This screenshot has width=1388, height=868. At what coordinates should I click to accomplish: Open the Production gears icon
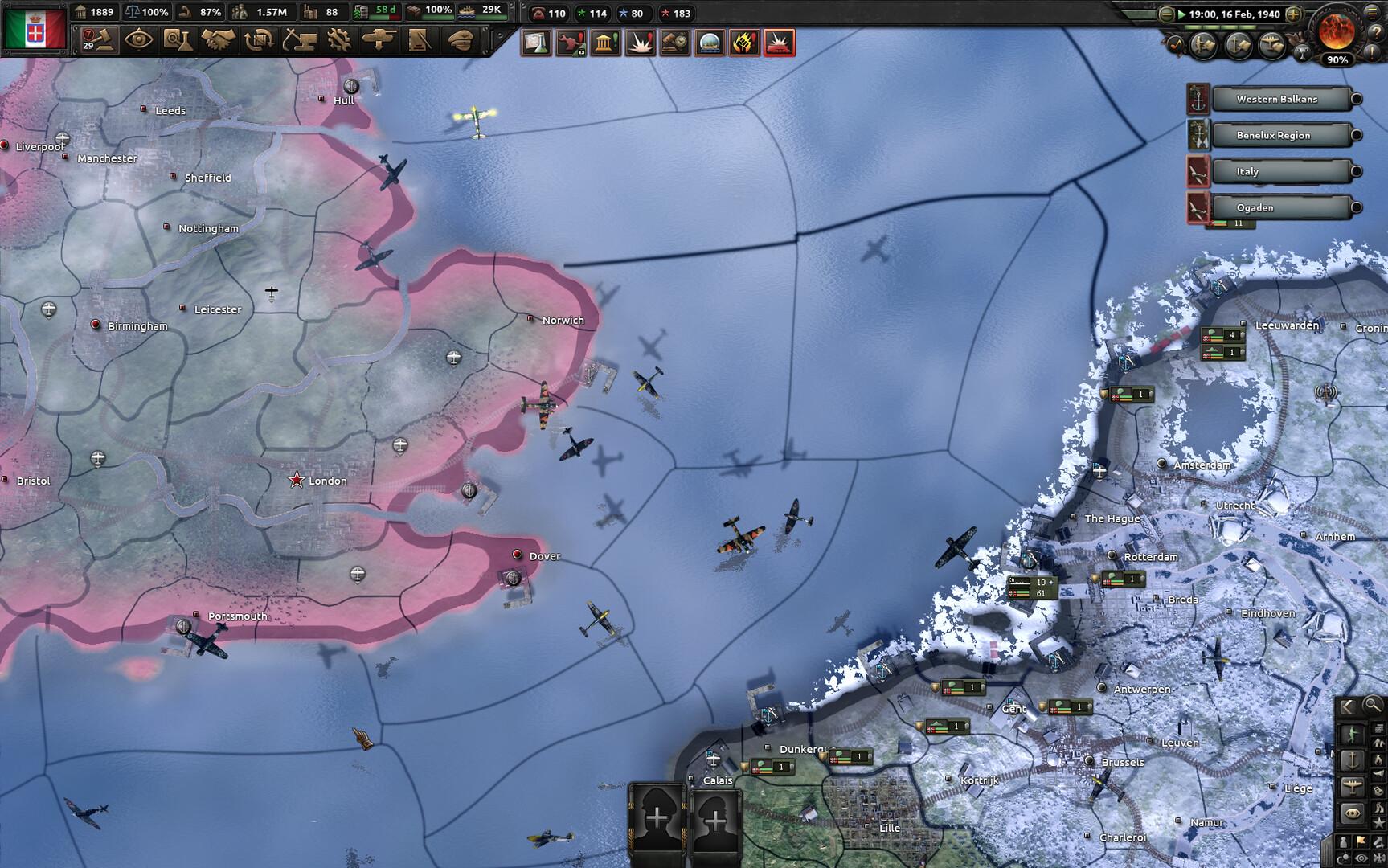[338, 40]
